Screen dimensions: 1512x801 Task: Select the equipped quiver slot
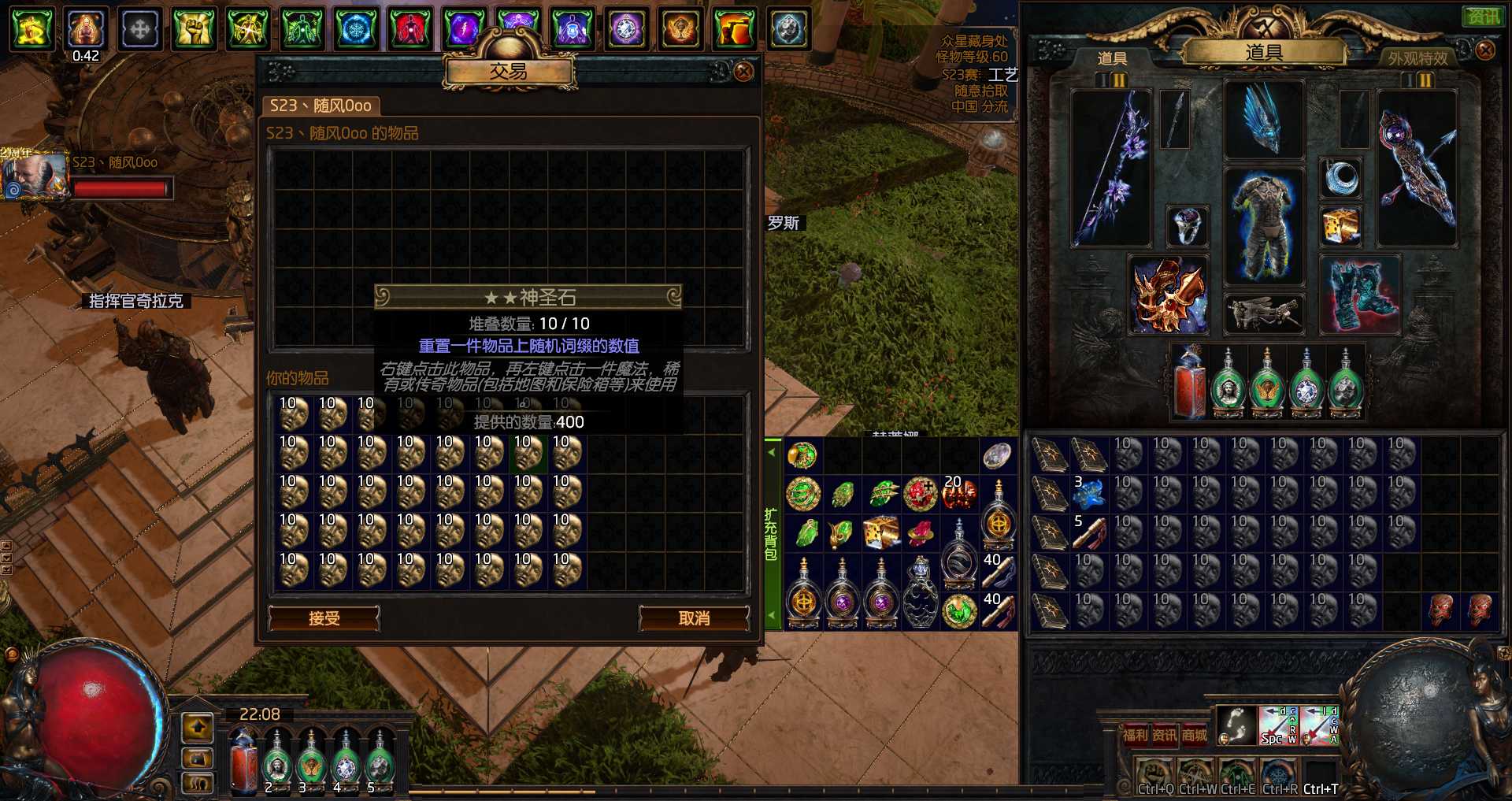1416,168
